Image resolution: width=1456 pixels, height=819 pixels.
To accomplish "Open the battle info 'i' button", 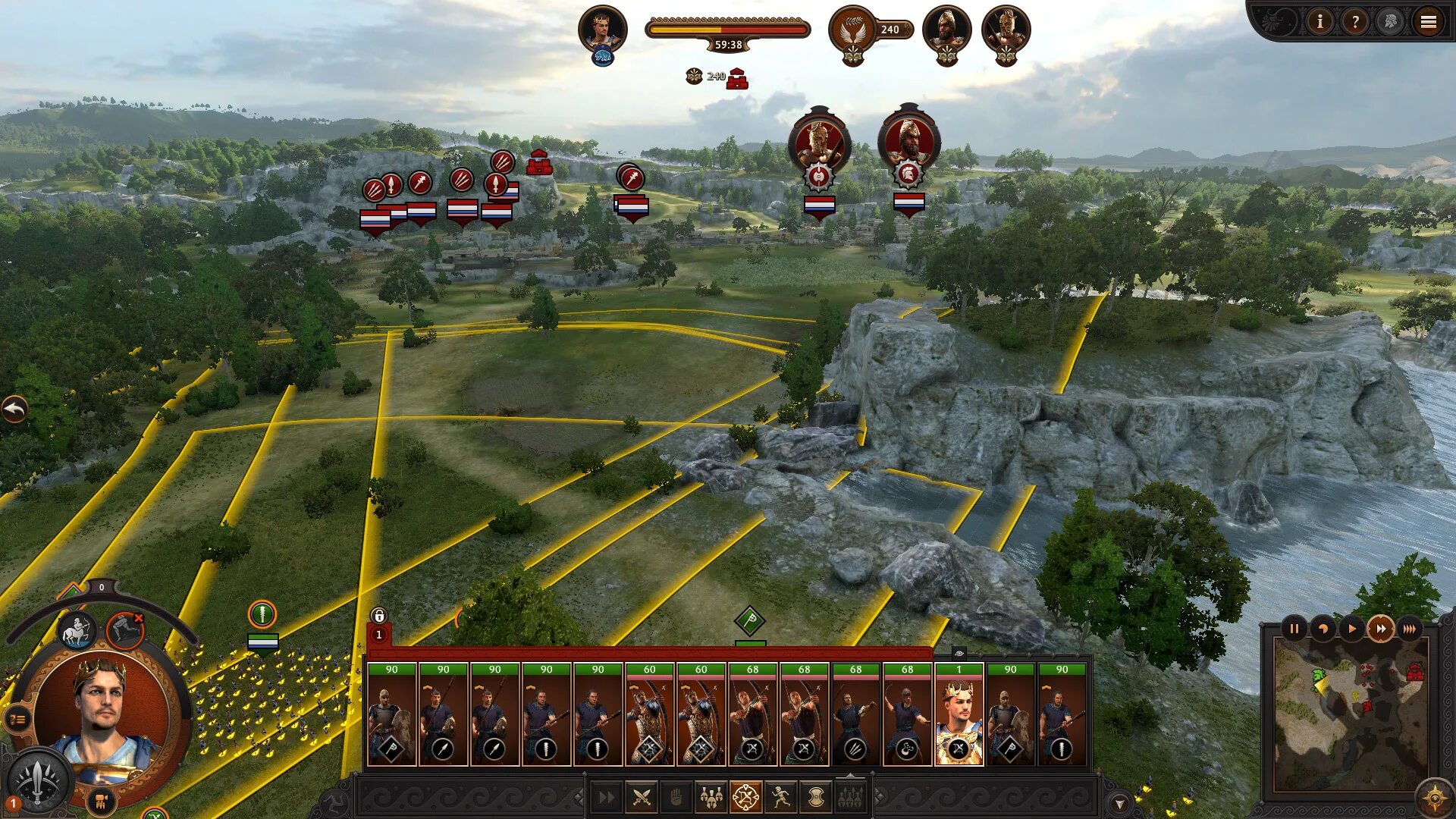I will point(1319,22).
